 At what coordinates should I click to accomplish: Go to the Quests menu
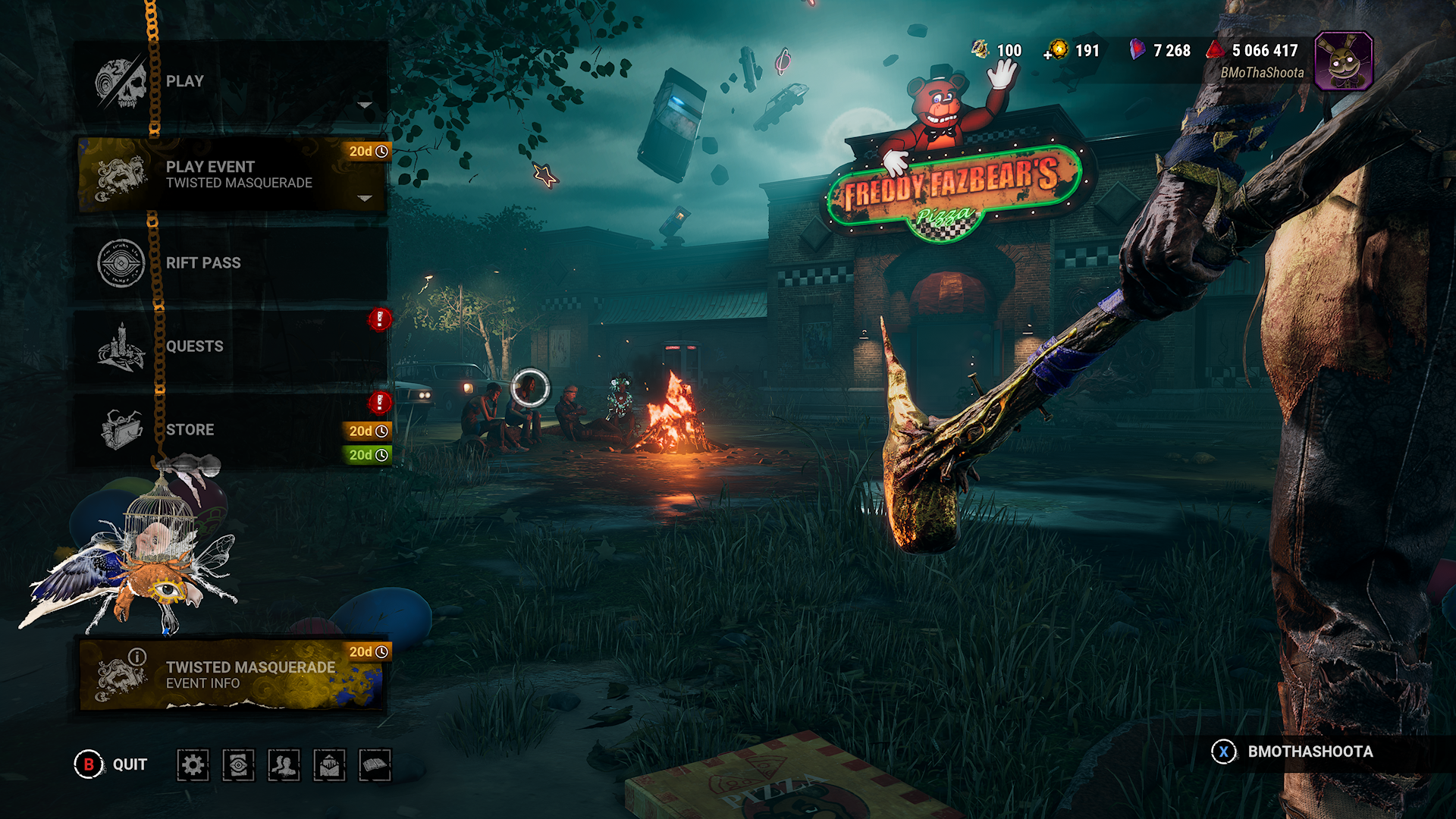(231, 347)
